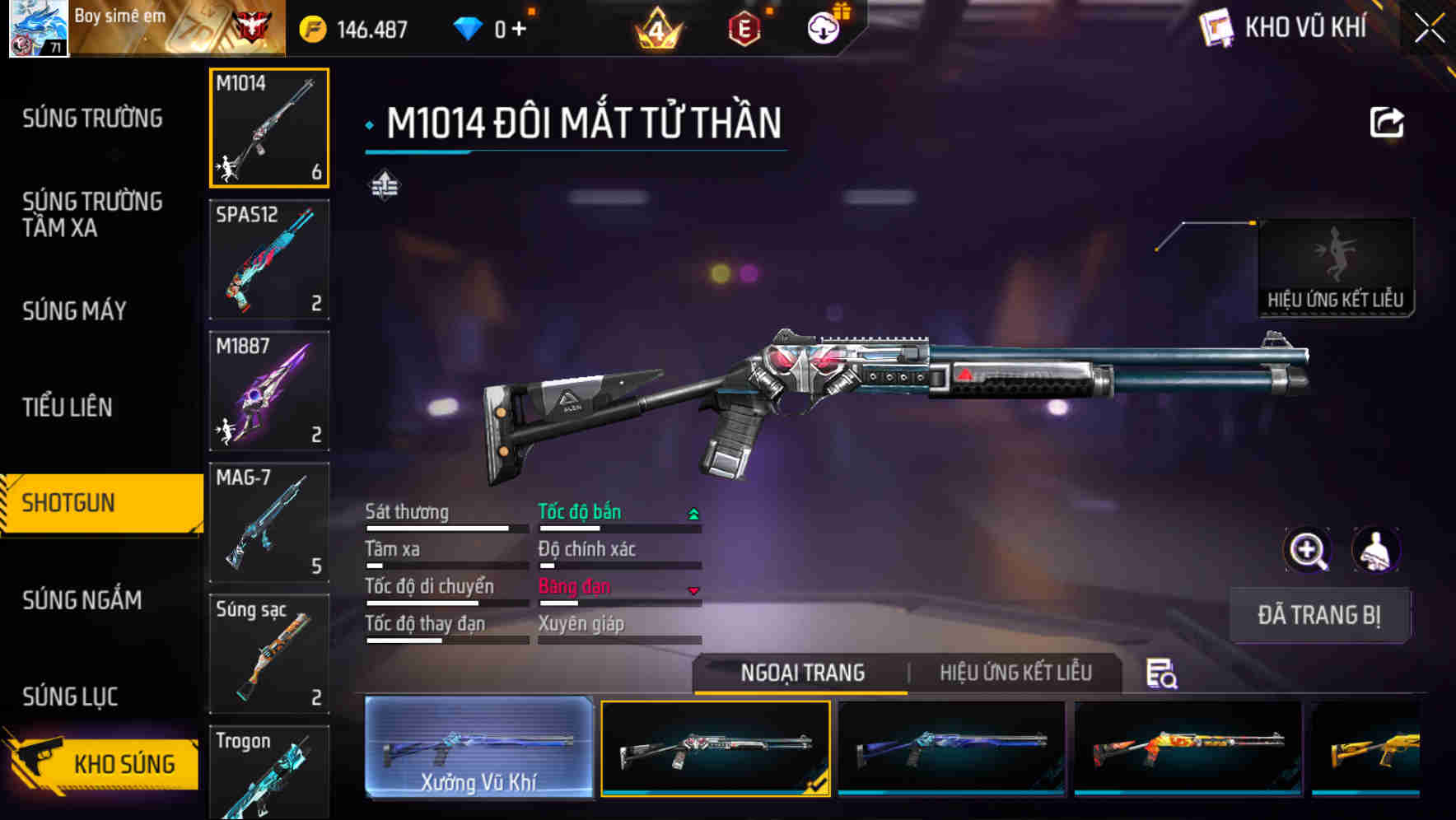
Task: Open the player profile avatar
Action: click(38, 28)
